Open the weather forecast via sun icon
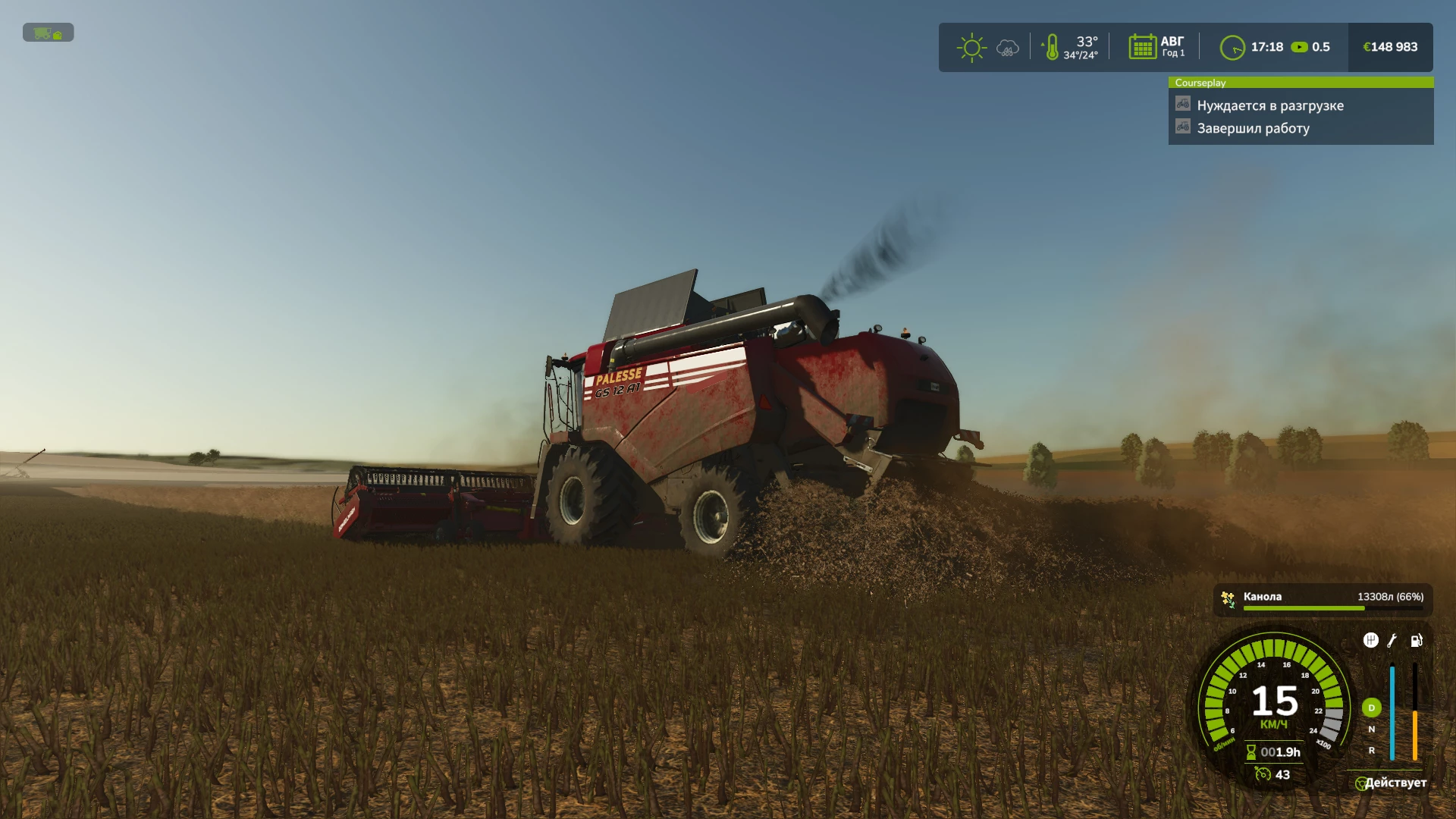 coord(971,48)
